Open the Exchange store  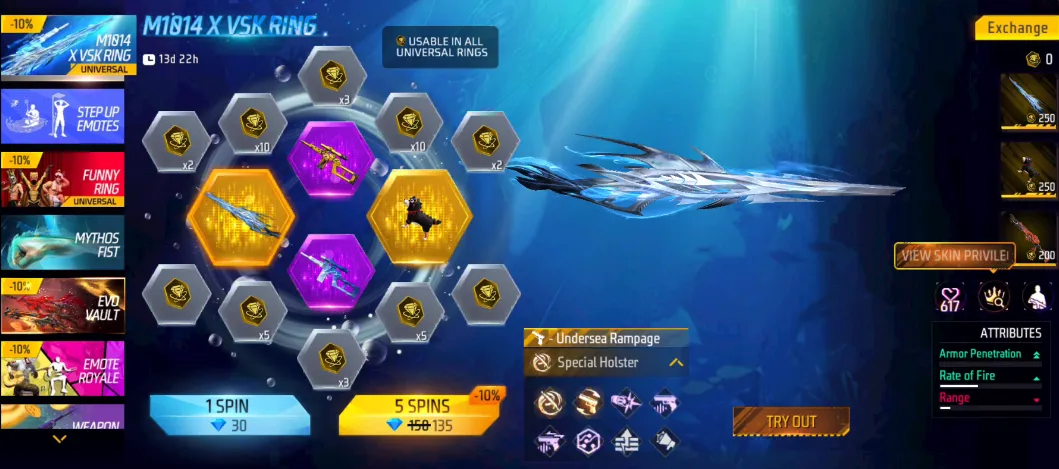(x=1015, y=28)
